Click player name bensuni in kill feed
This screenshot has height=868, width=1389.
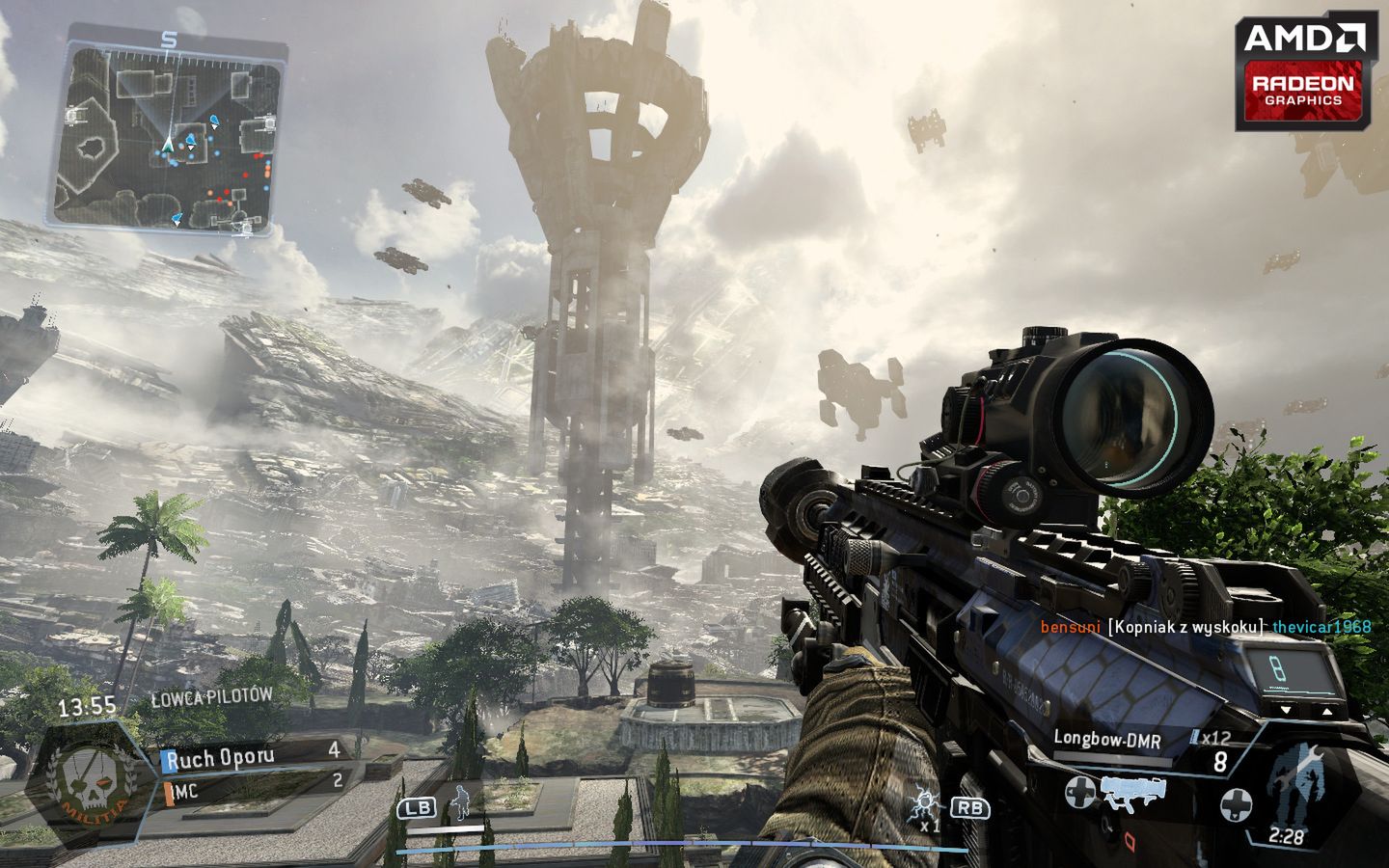click(1070, 627)
